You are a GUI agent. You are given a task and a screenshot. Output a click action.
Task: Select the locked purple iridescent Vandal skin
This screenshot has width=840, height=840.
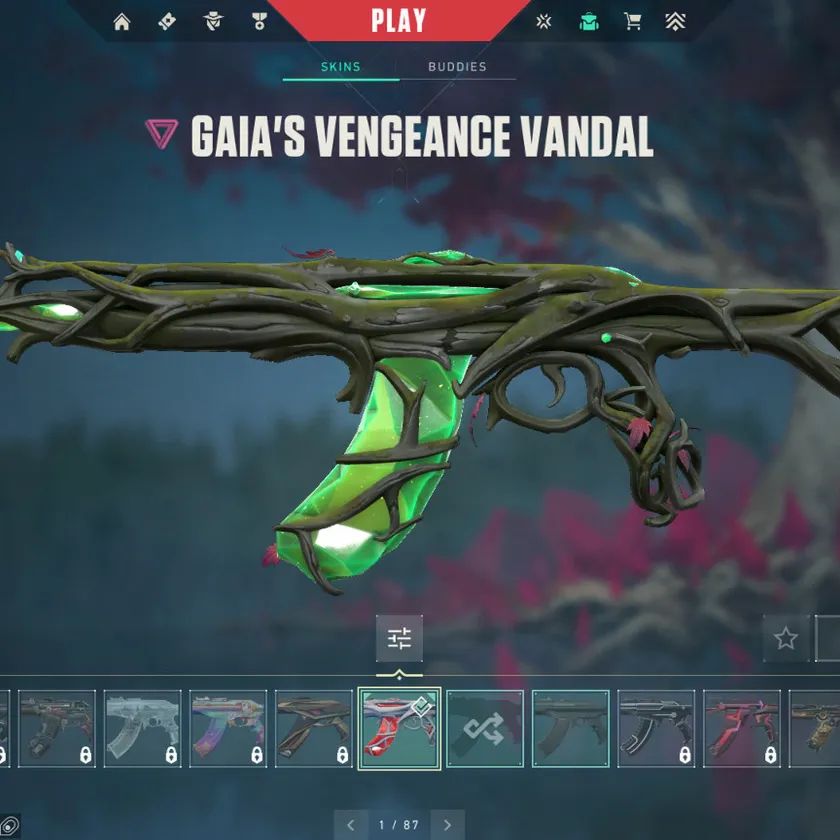coord(228,728)
